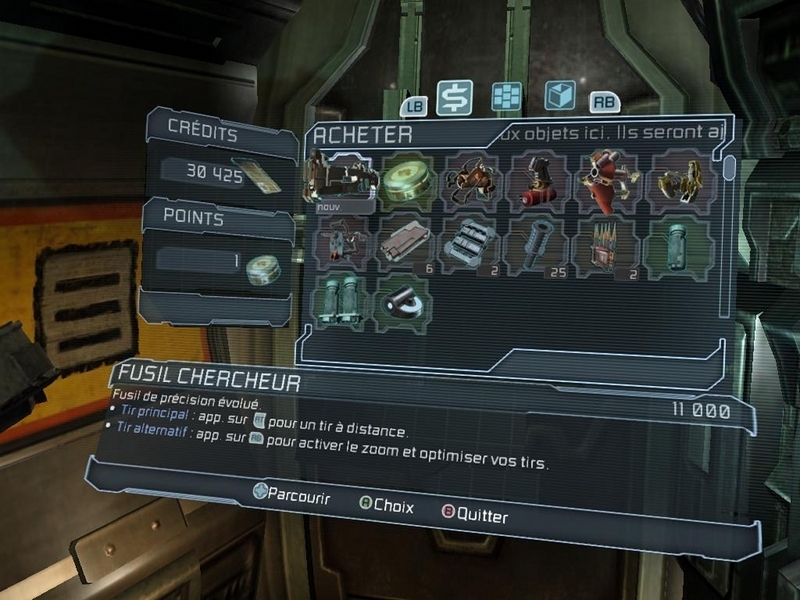Screen dimensions: 800x600
Task: Pick the single teal canister item
Action: coord(680,244)
